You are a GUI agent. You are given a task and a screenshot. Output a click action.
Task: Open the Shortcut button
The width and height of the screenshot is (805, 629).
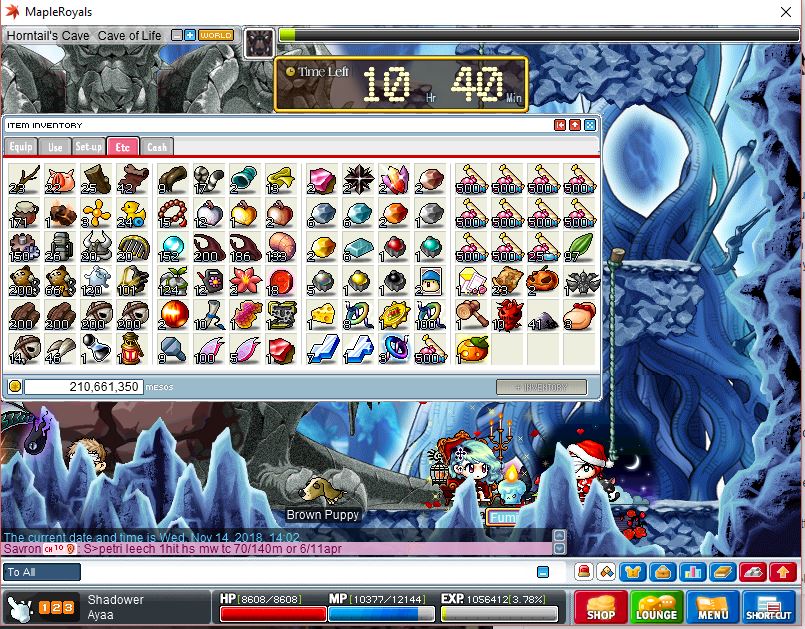pyautogui.click(x=769, y=607)
